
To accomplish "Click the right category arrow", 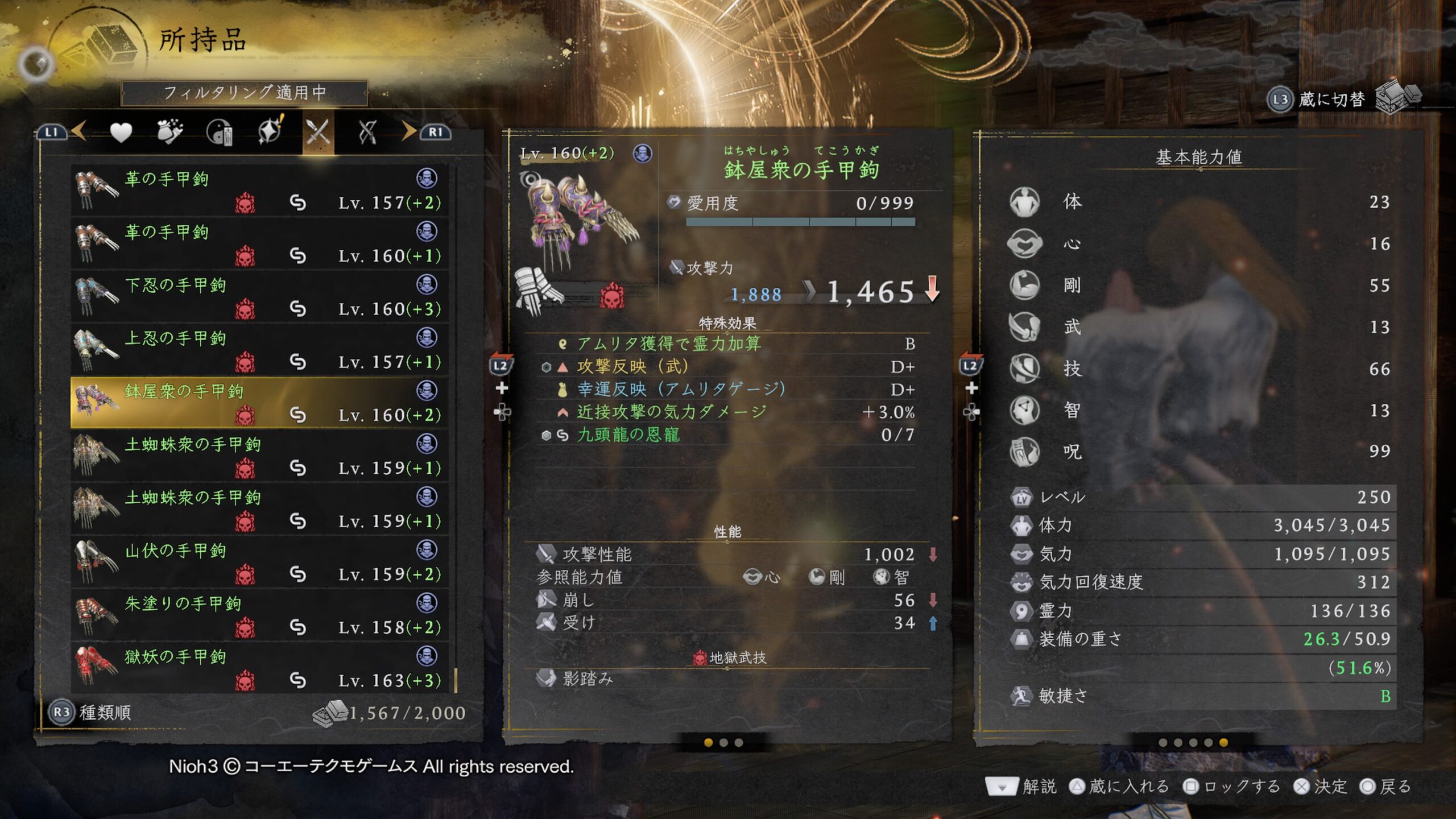I will (x=408, y=131).
